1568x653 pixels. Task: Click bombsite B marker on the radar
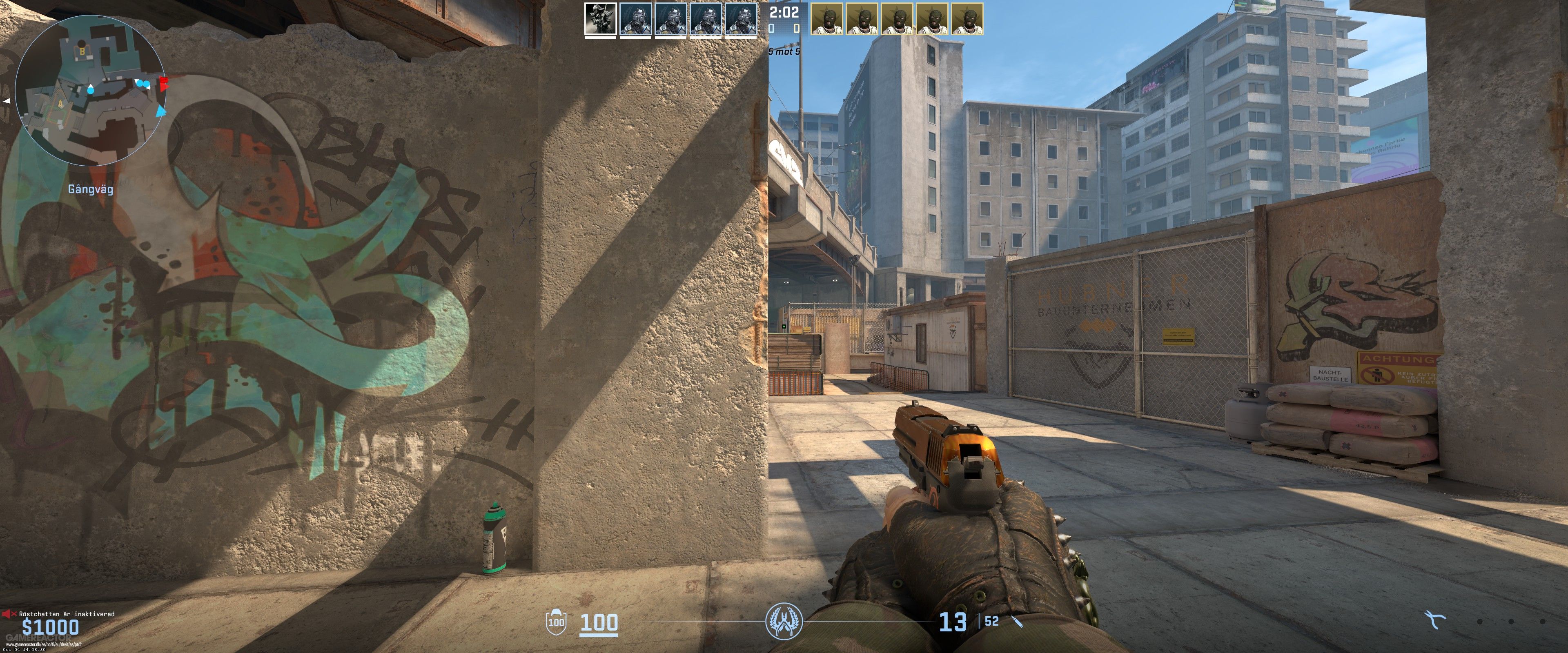click(x=82, y=51)
